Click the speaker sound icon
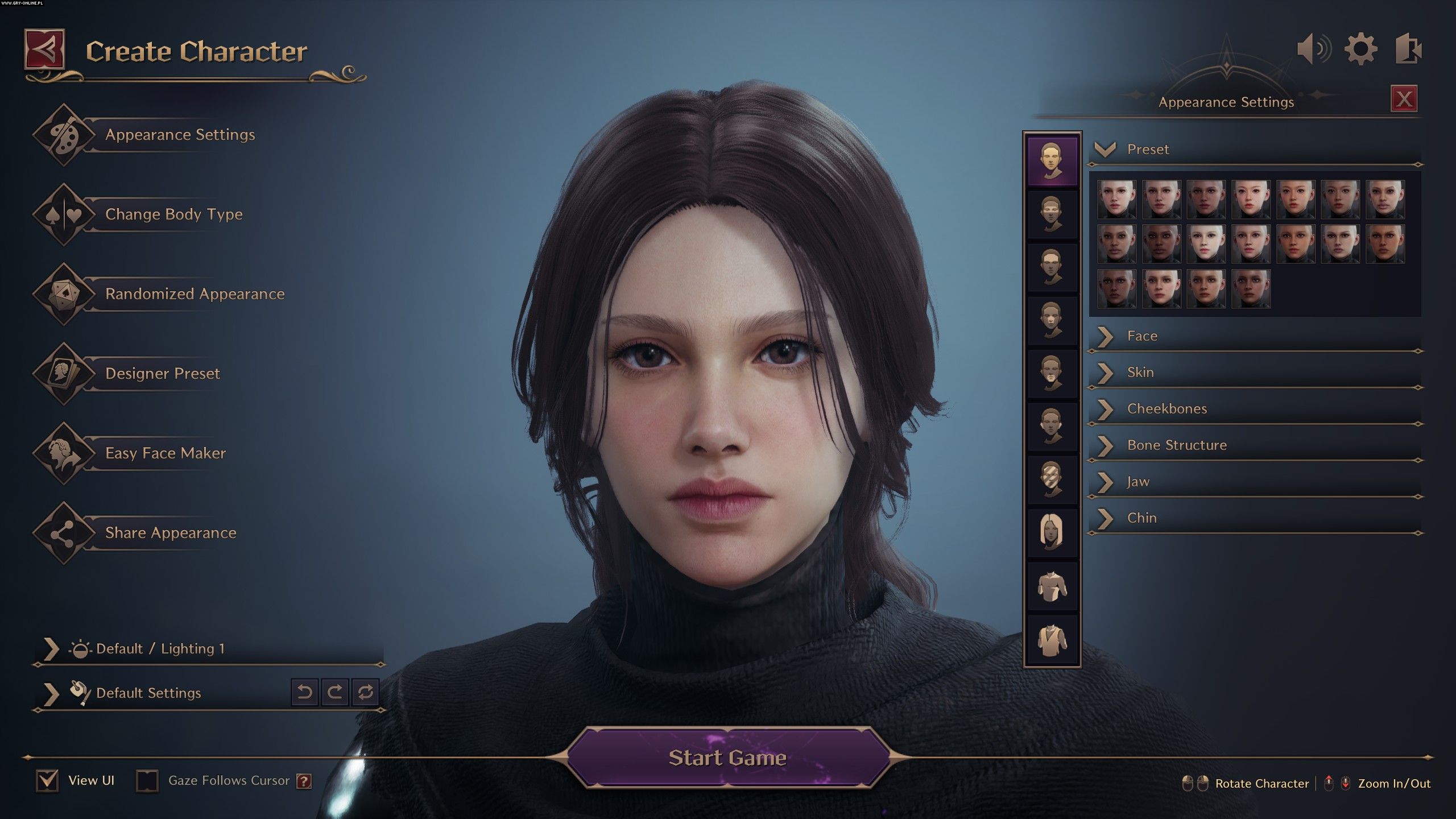This screenshot has height=819, width=1456. click(1313, 49)
